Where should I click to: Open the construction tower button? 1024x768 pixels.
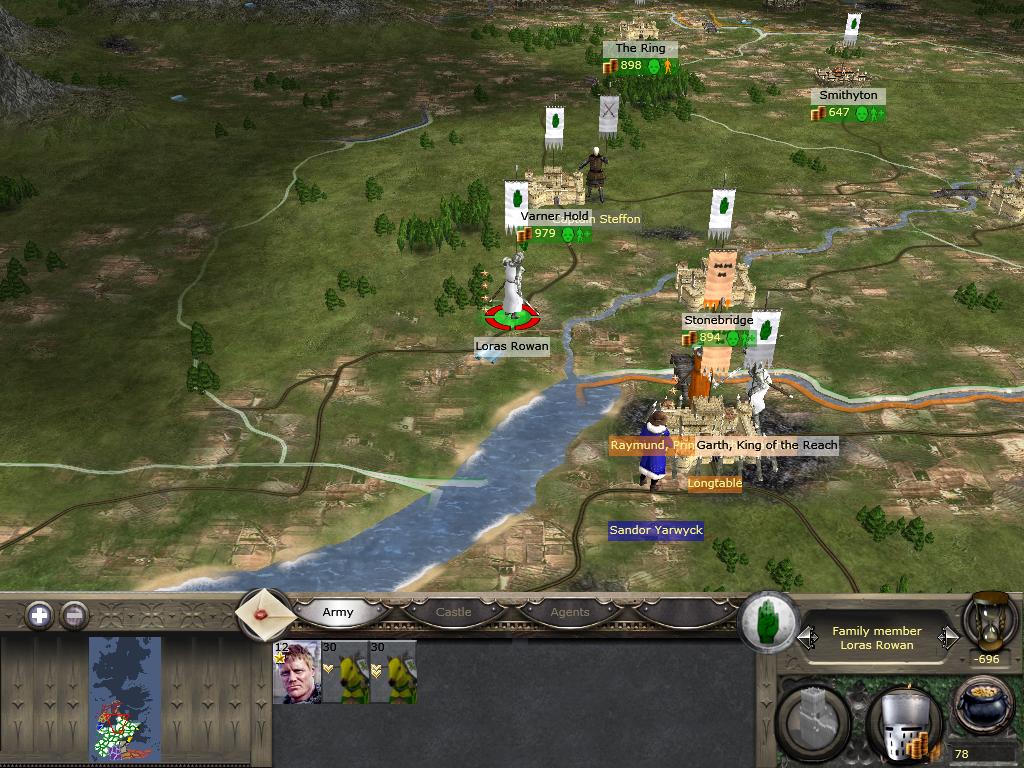coord(815,720)
